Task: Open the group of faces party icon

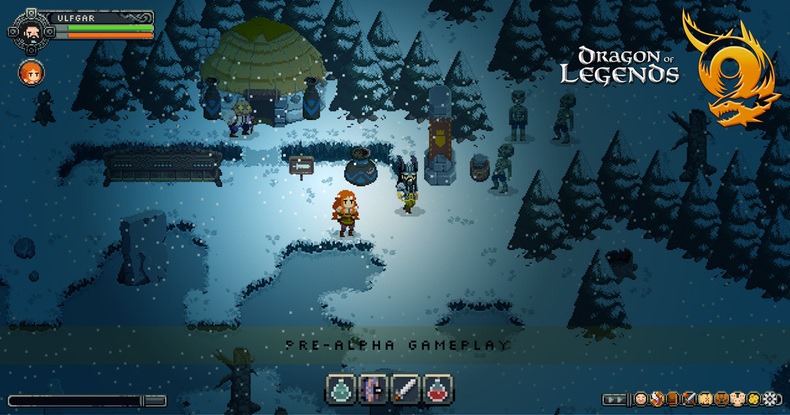Action: click(x=737, y=399)
